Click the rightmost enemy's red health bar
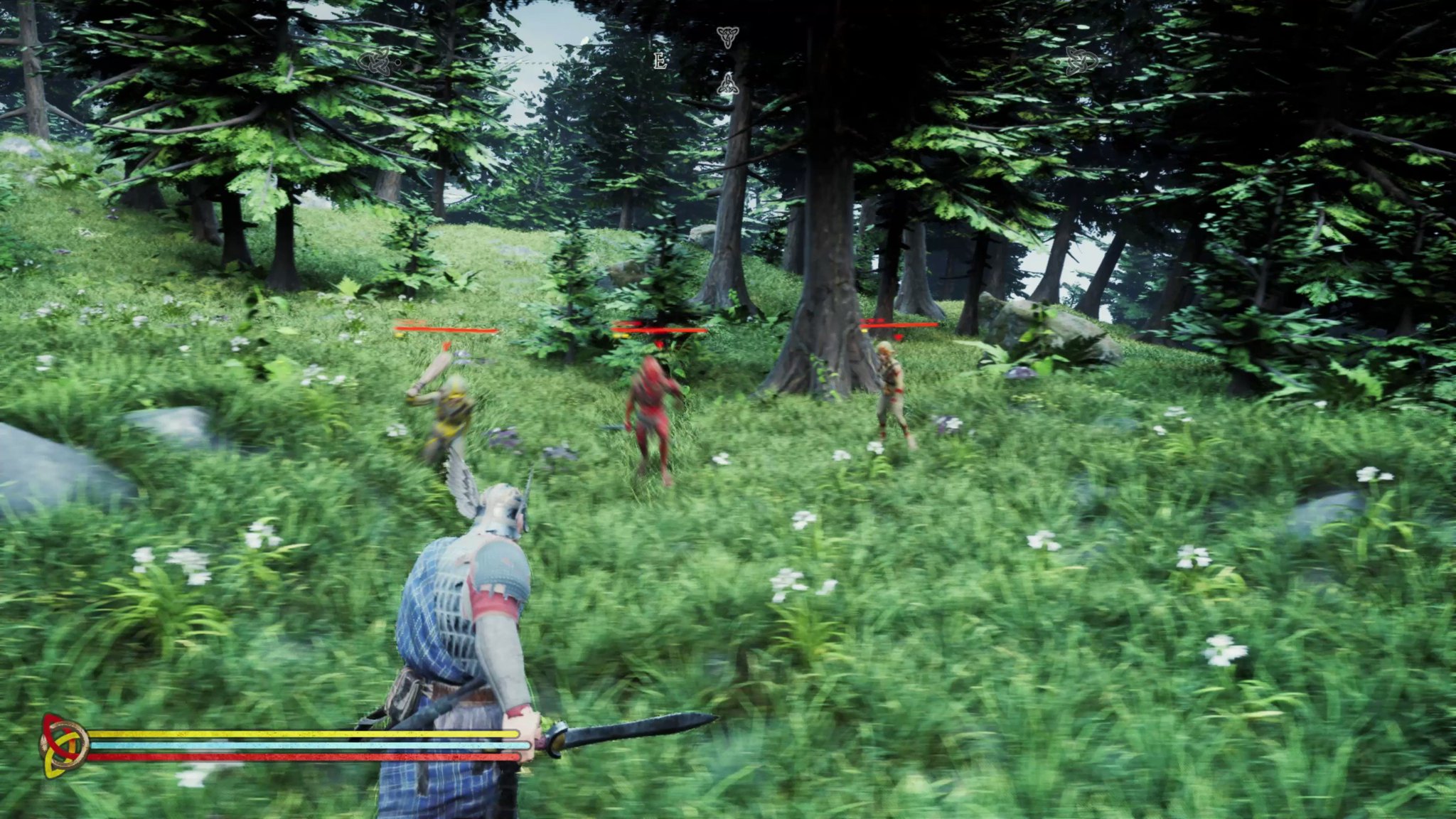The height and width of the screenshot is (819, 1456). 898,325
